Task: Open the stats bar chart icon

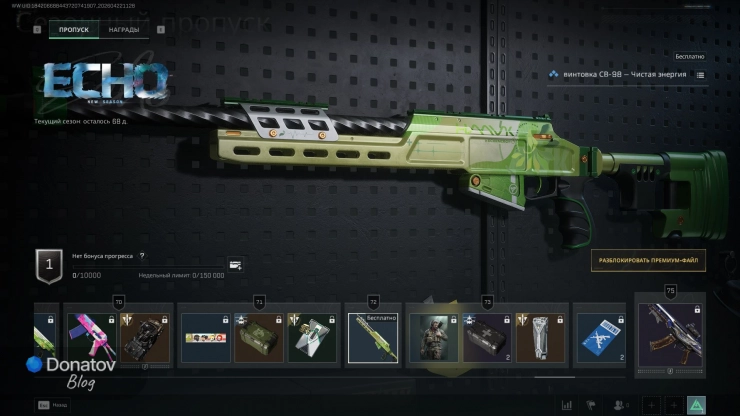Action: click(x=568, y=404)
